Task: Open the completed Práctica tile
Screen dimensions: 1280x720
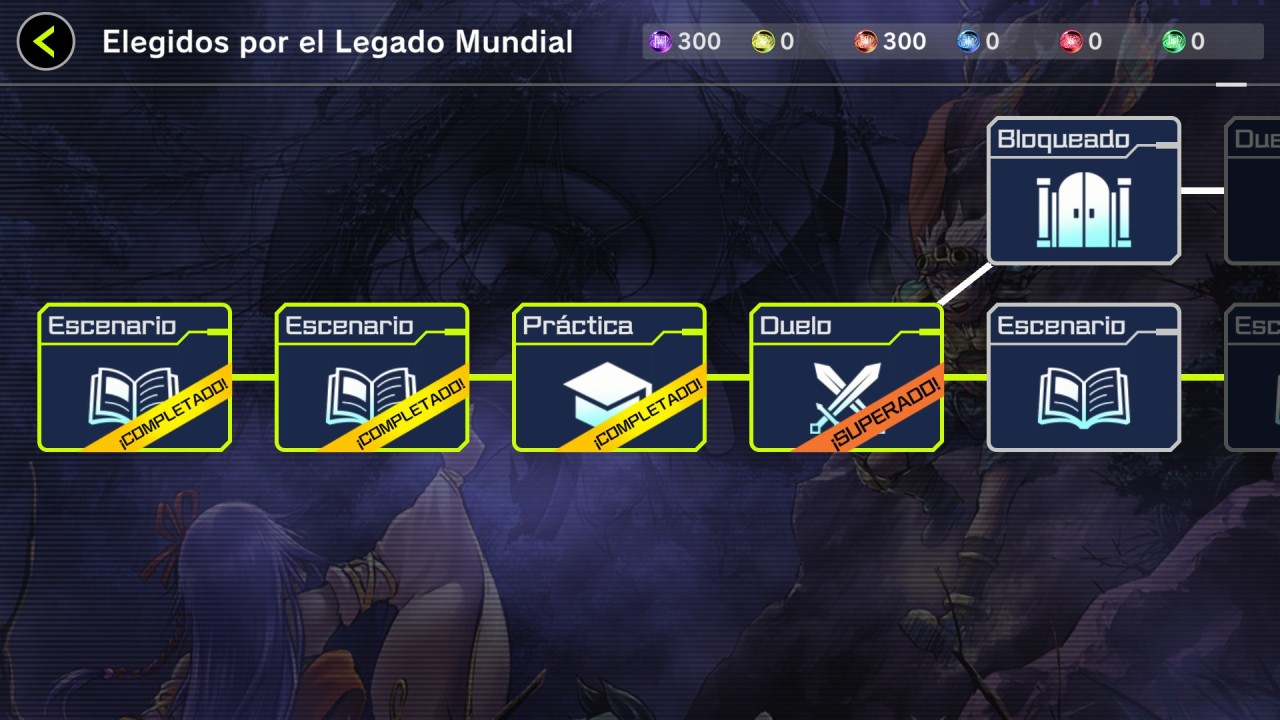Action: [609, 378]
